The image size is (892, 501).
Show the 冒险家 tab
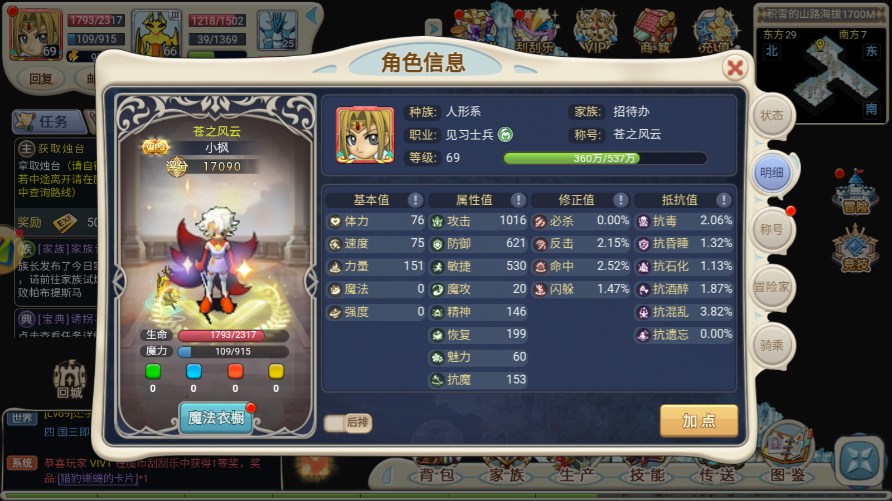pyautogui.click(x=772, y=286)
